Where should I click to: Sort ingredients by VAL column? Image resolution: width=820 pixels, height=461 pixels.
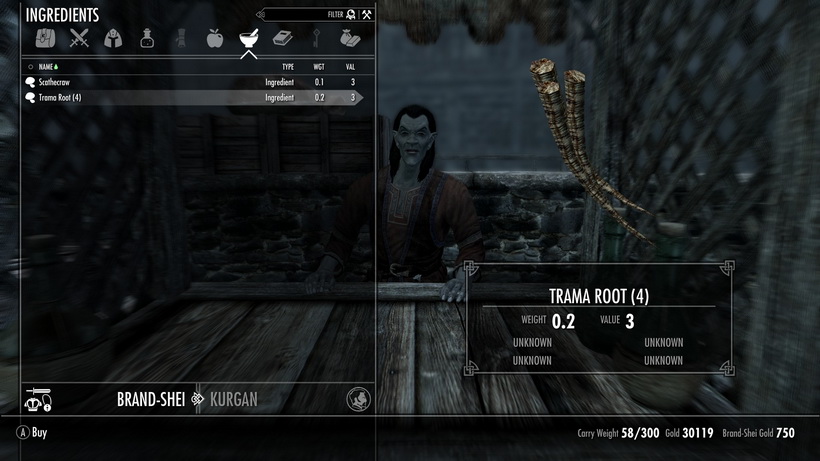click(351, 67)
